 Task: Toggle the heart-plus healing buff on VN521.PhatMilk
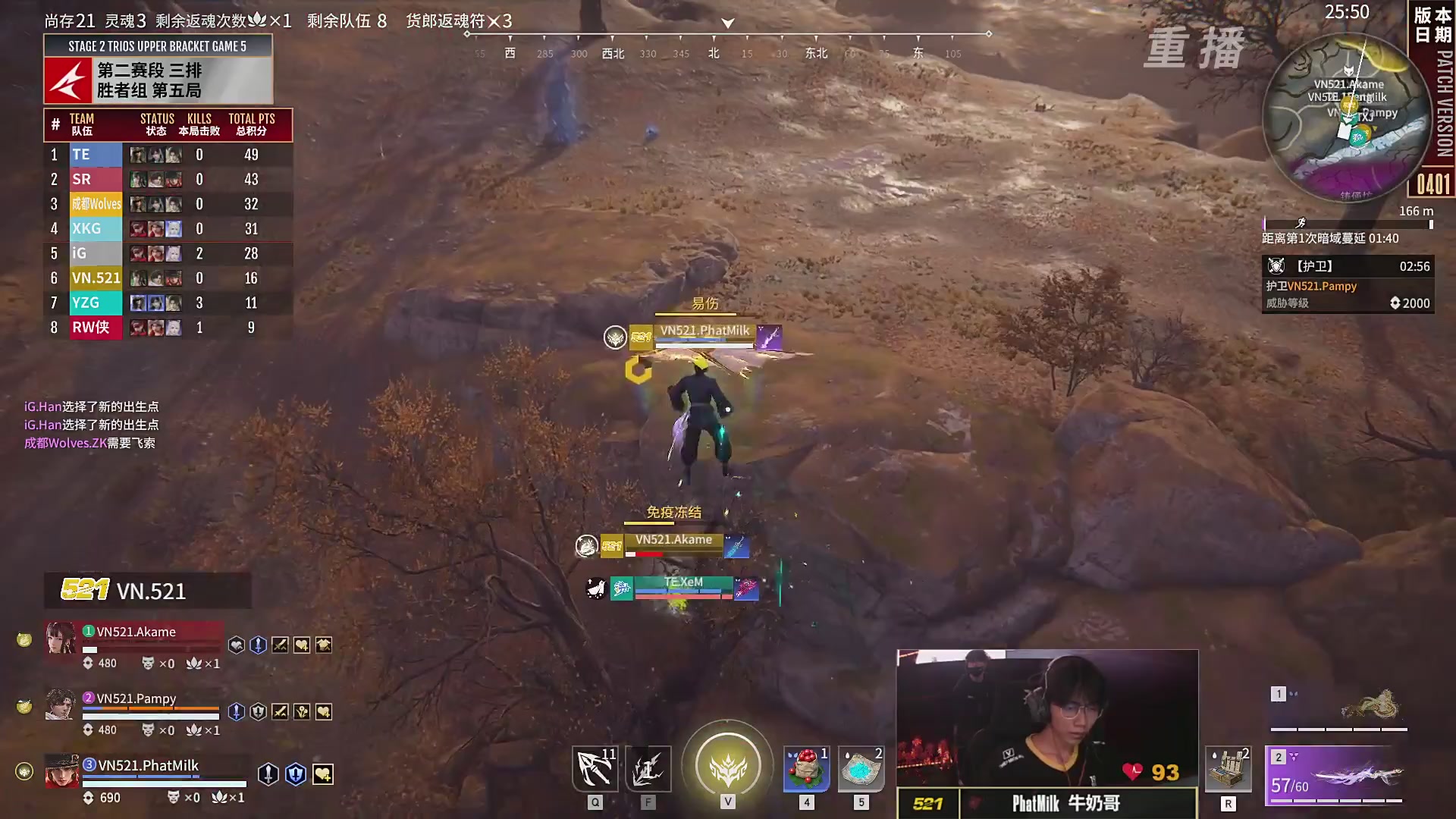click(x=324, y=776)
